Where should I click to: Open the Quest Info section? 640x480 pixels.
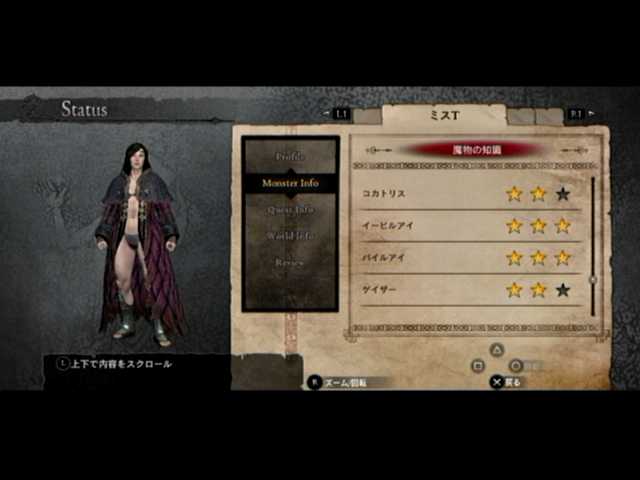tap(291, 210)
